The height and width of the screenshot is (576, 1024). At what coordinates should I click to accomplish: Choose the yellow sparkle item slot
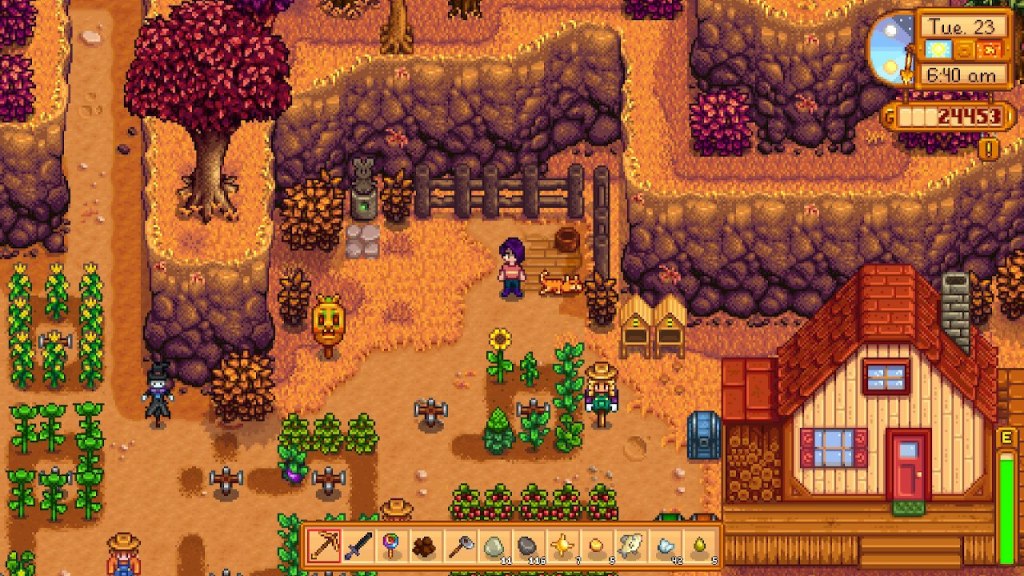coord(563,546)
